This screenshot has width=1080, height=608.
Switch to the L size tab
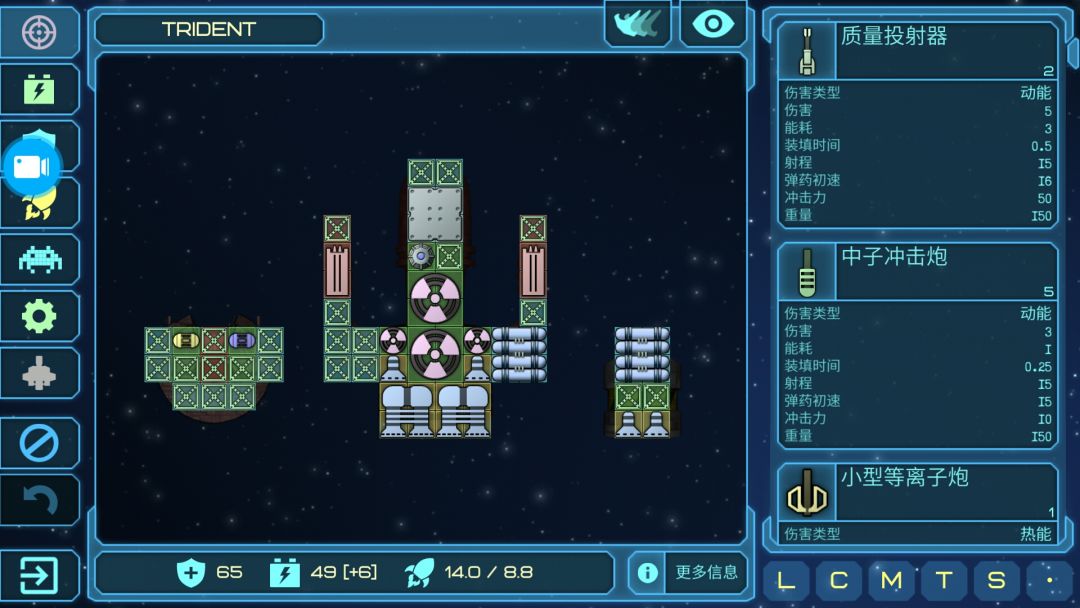pyautogui.click(x=786, y=581)
